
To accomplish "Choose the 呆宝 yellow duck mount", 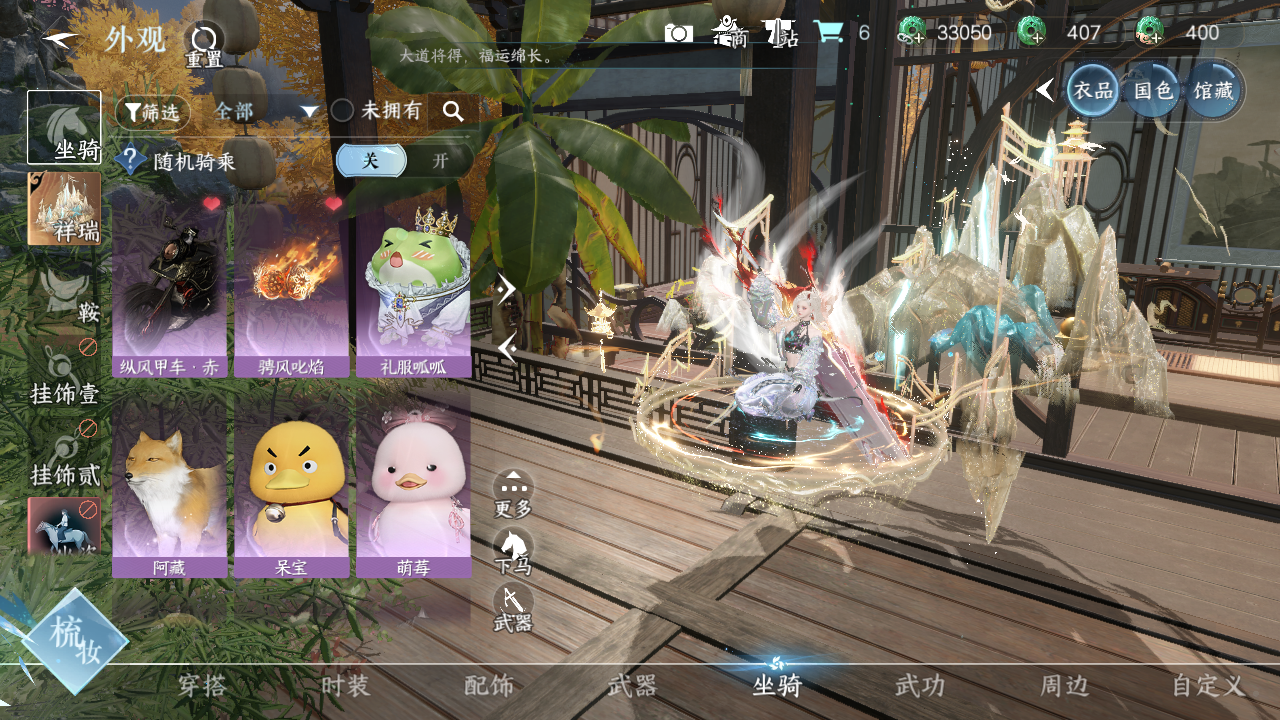I will click(291, 485).
